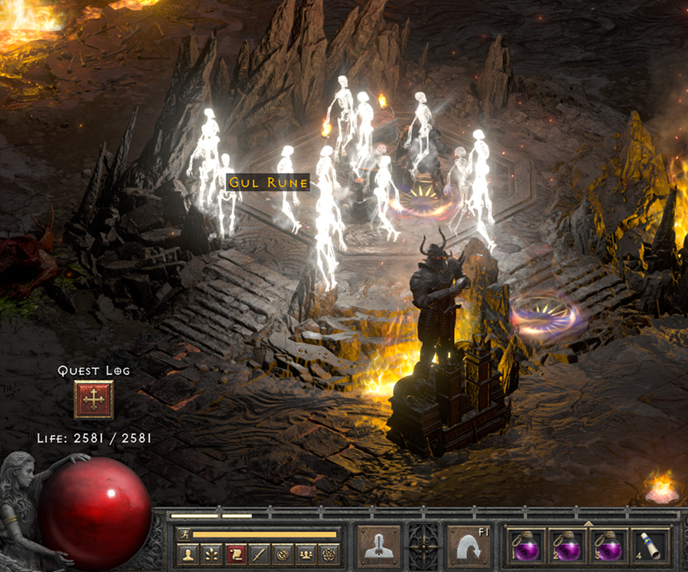Image resolution: width=688 pixels, height=572 pixels.
Task: Use the purple potion in belt slot 3
Action: coord(608,546)
